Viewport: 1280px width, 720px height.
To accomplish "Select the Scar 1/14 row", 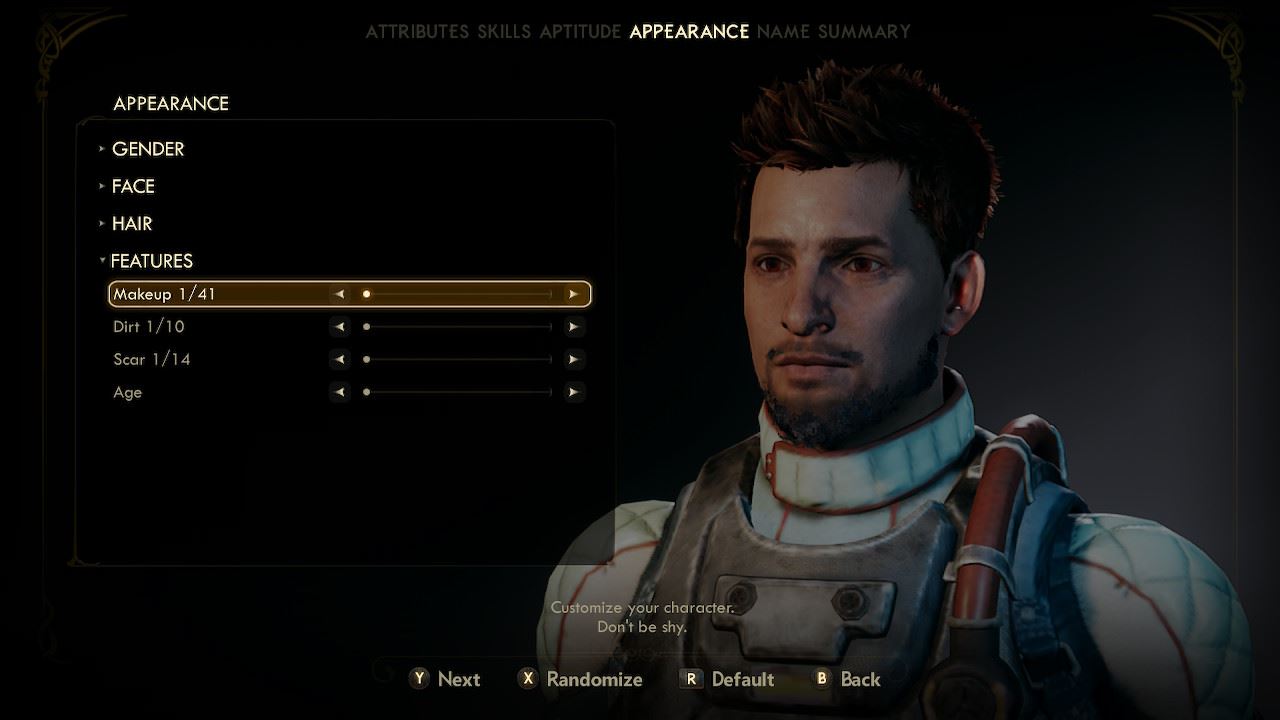I will click(x=152, y=360).
